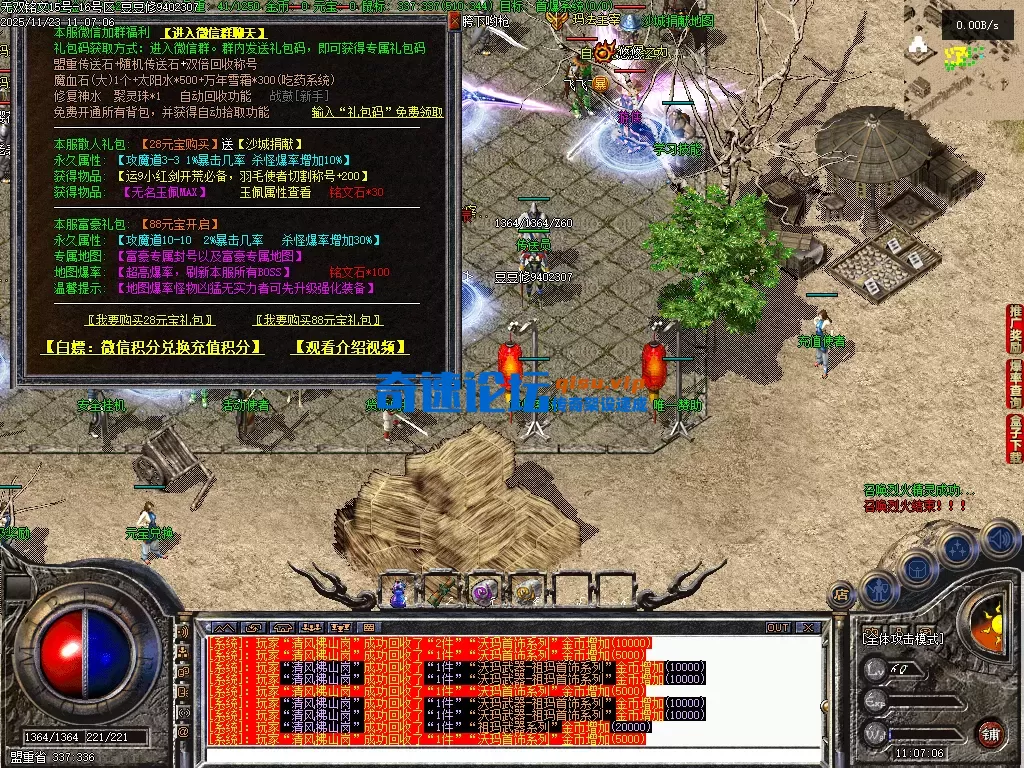This screenshot has height=768, width=1024.
Task: Open the skills sparkle round button
Action: (x=957, y=547)
